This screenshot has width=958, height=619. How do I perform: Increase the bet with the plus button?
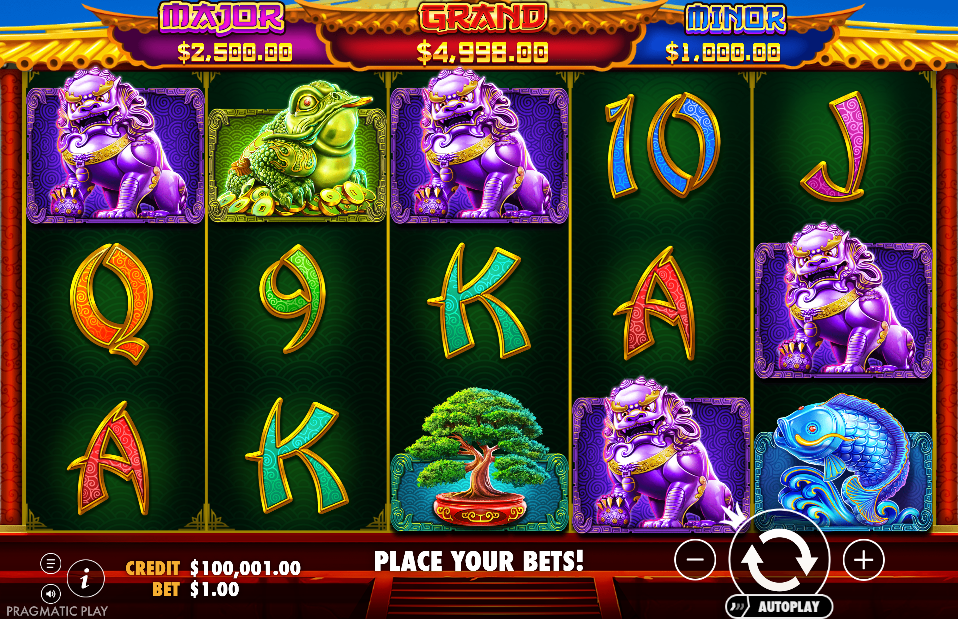(863, 560)
